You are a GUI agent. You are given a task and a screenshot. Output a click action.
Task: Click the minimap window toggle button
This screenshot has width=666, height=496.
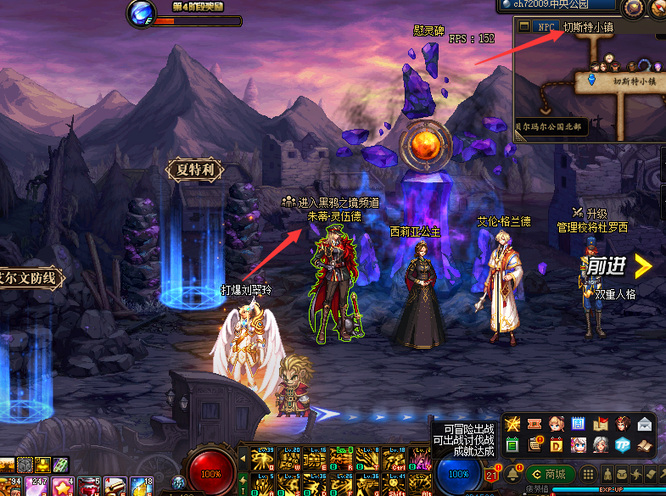click(523, 26)
